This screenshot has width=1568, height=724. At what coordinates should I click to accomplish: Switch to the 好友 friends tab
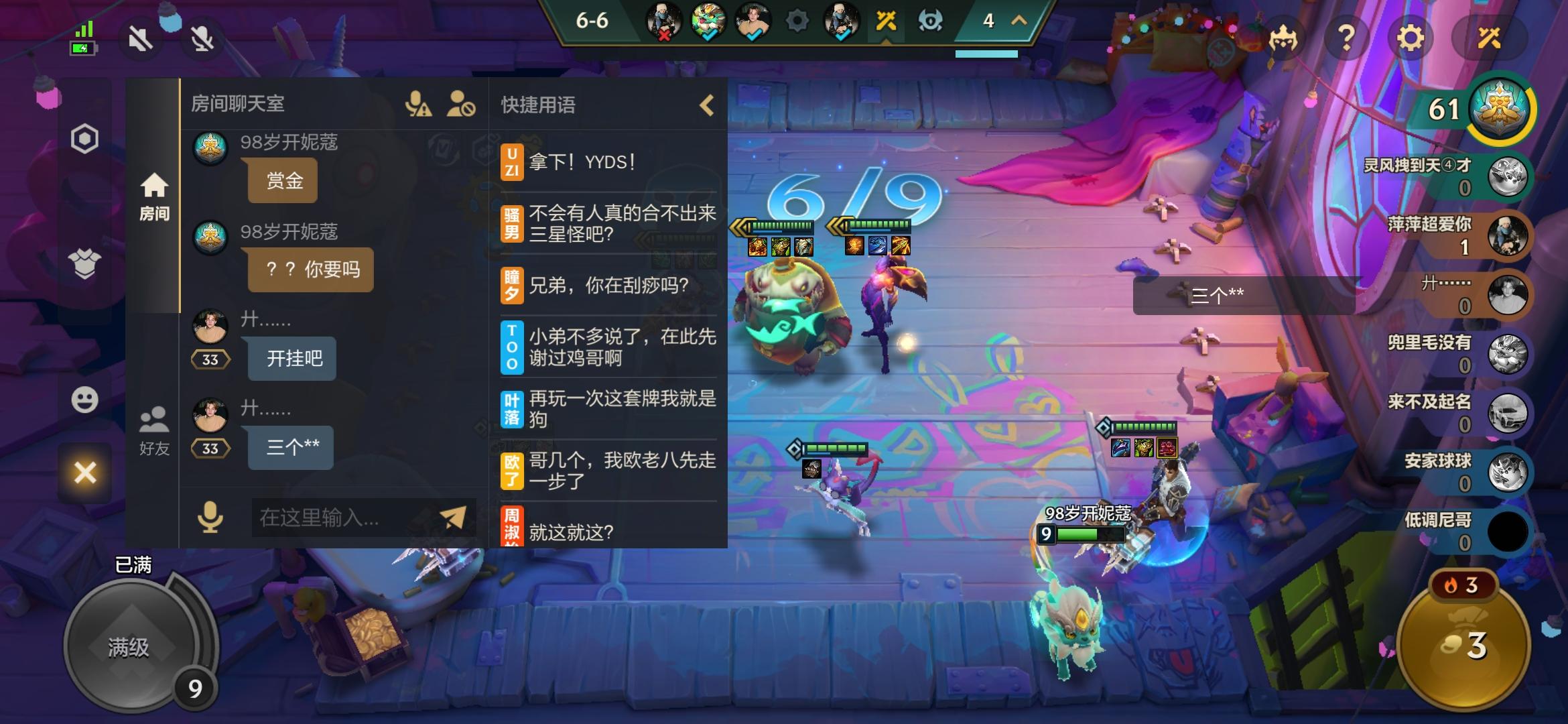pos(155,429)
